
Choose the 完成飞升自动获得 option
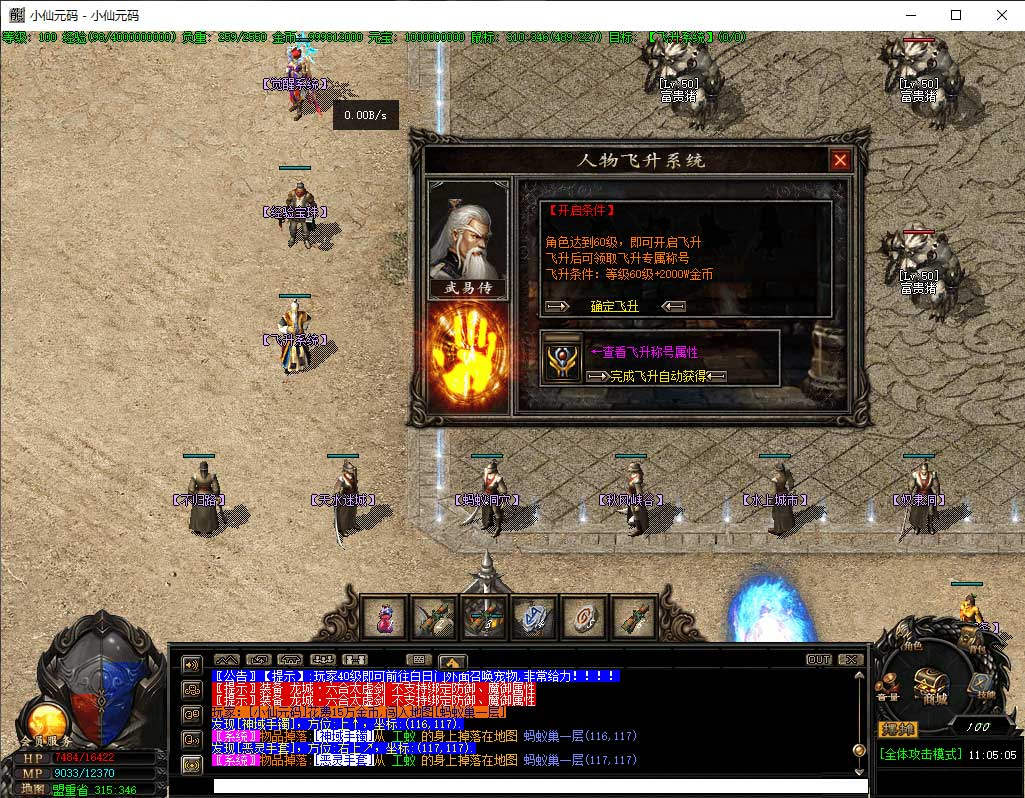pos(658,376)
